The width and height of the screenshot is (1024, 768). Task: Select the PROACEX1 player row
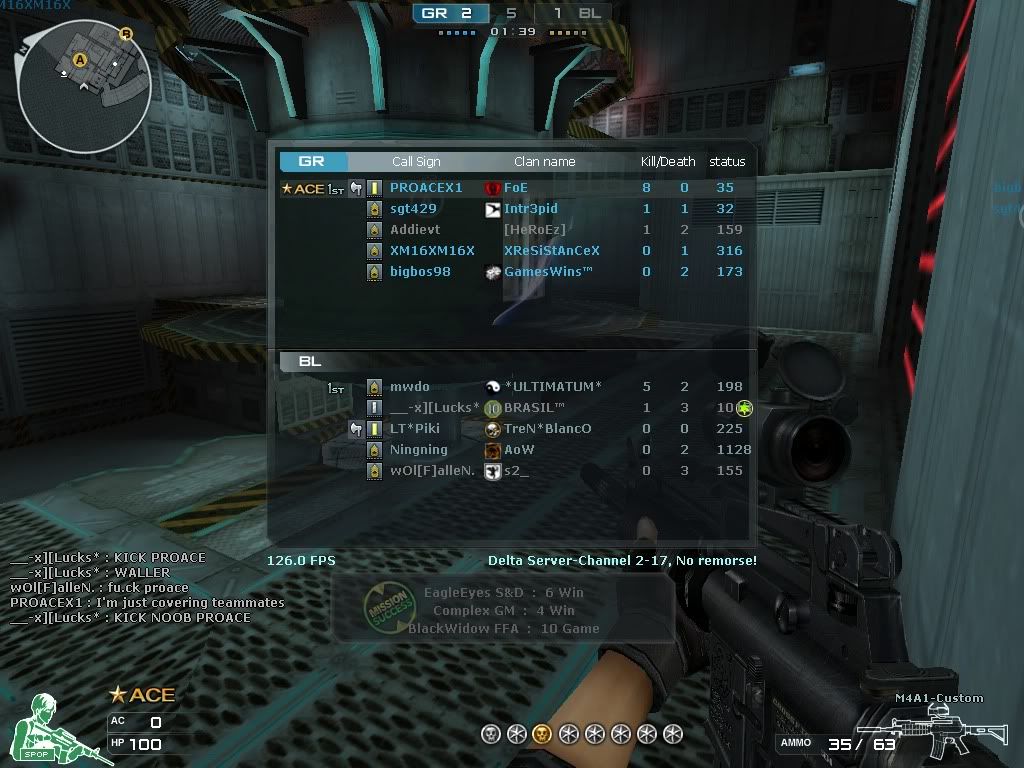click(x=426, y=188)
